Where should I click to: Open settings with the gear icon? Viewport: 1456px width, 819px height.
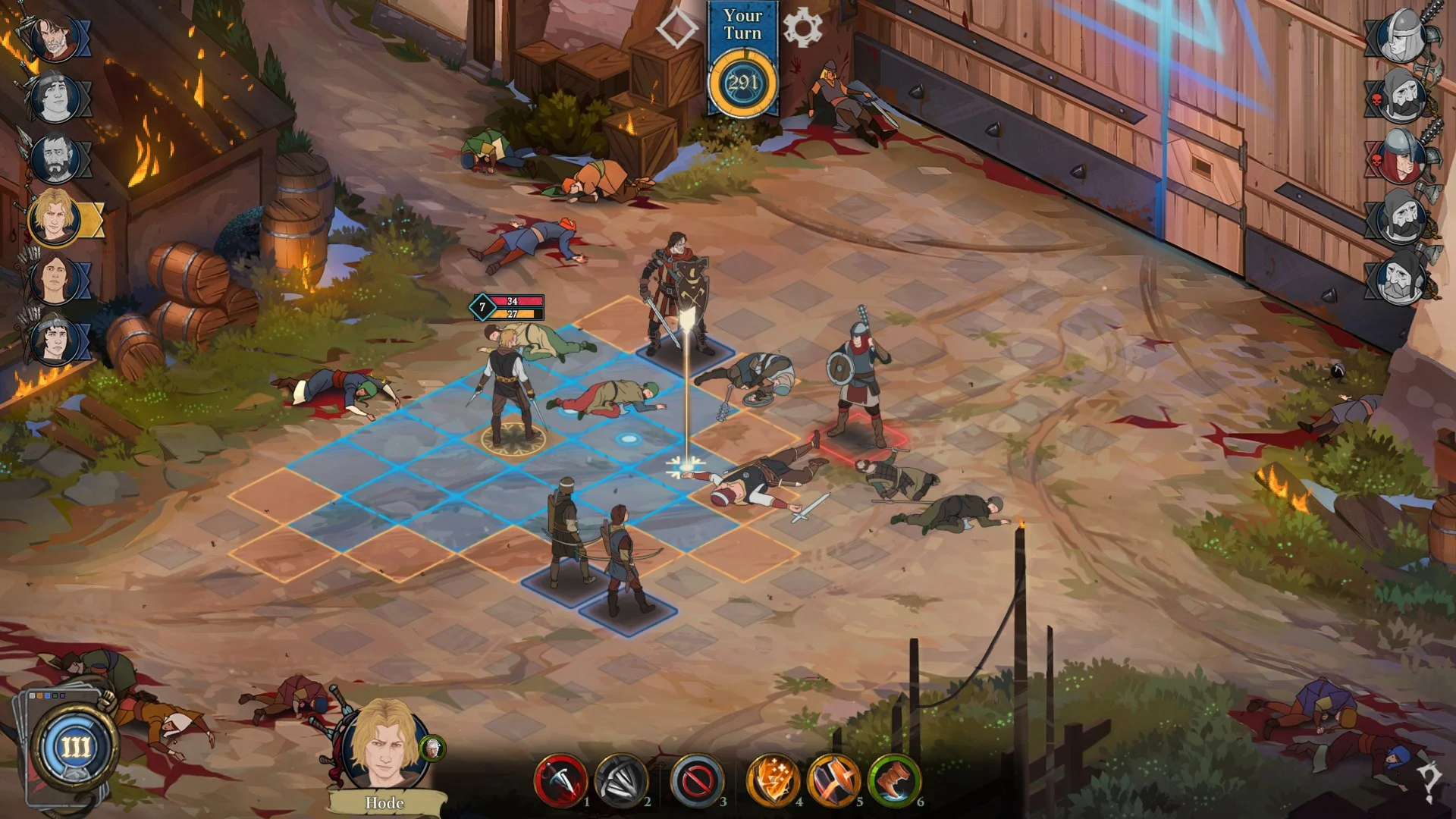click(x=802, y=28)
